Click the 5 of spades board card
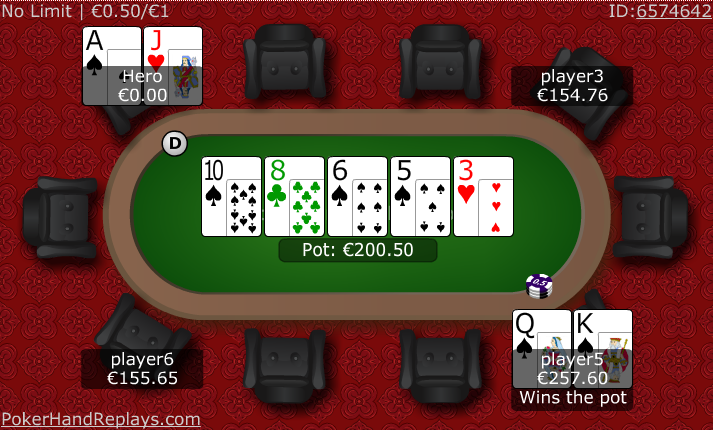 (x=420, y=197)
